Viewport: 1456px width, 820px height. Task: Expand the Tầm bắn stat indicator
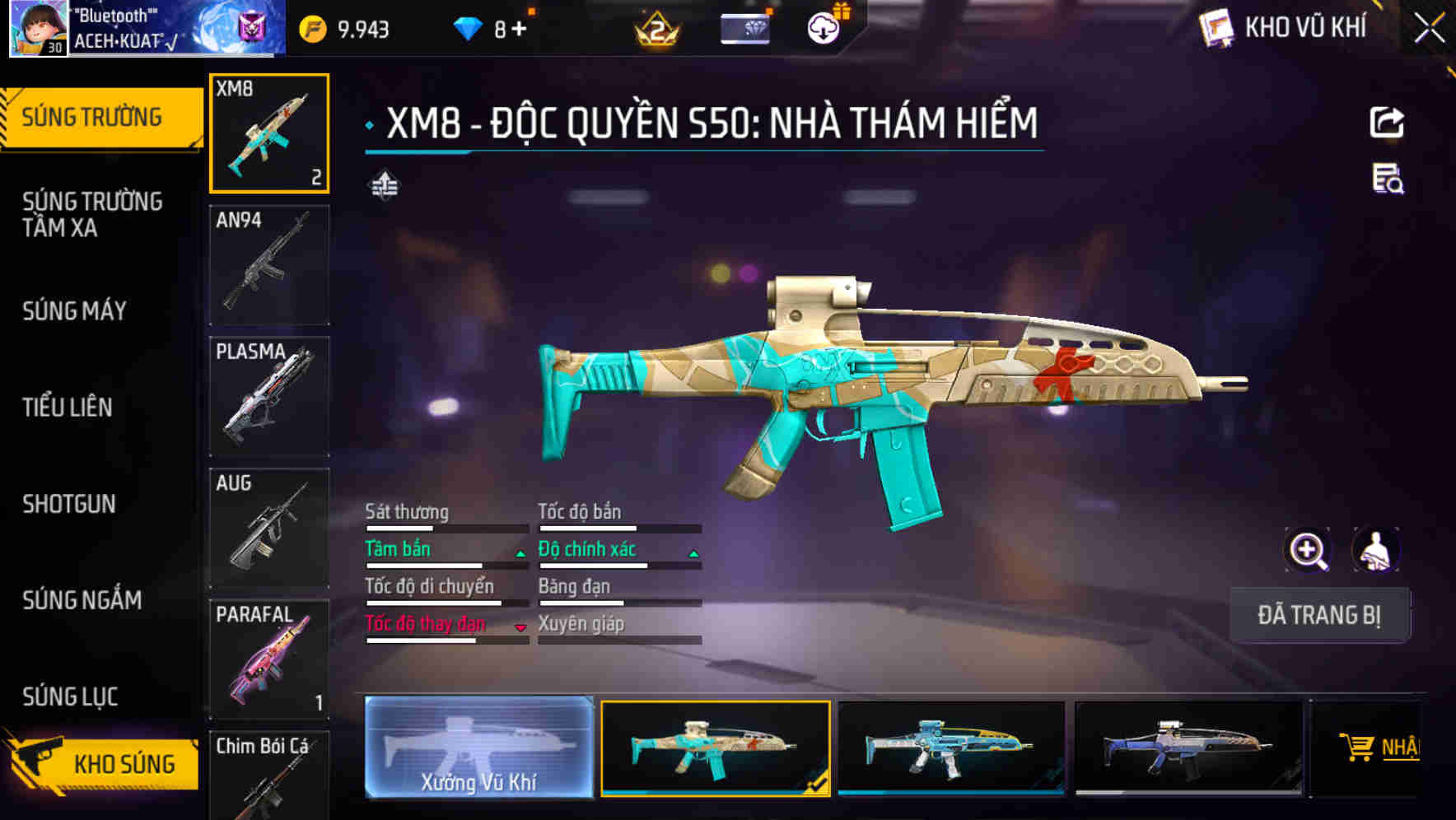(519, 553)
